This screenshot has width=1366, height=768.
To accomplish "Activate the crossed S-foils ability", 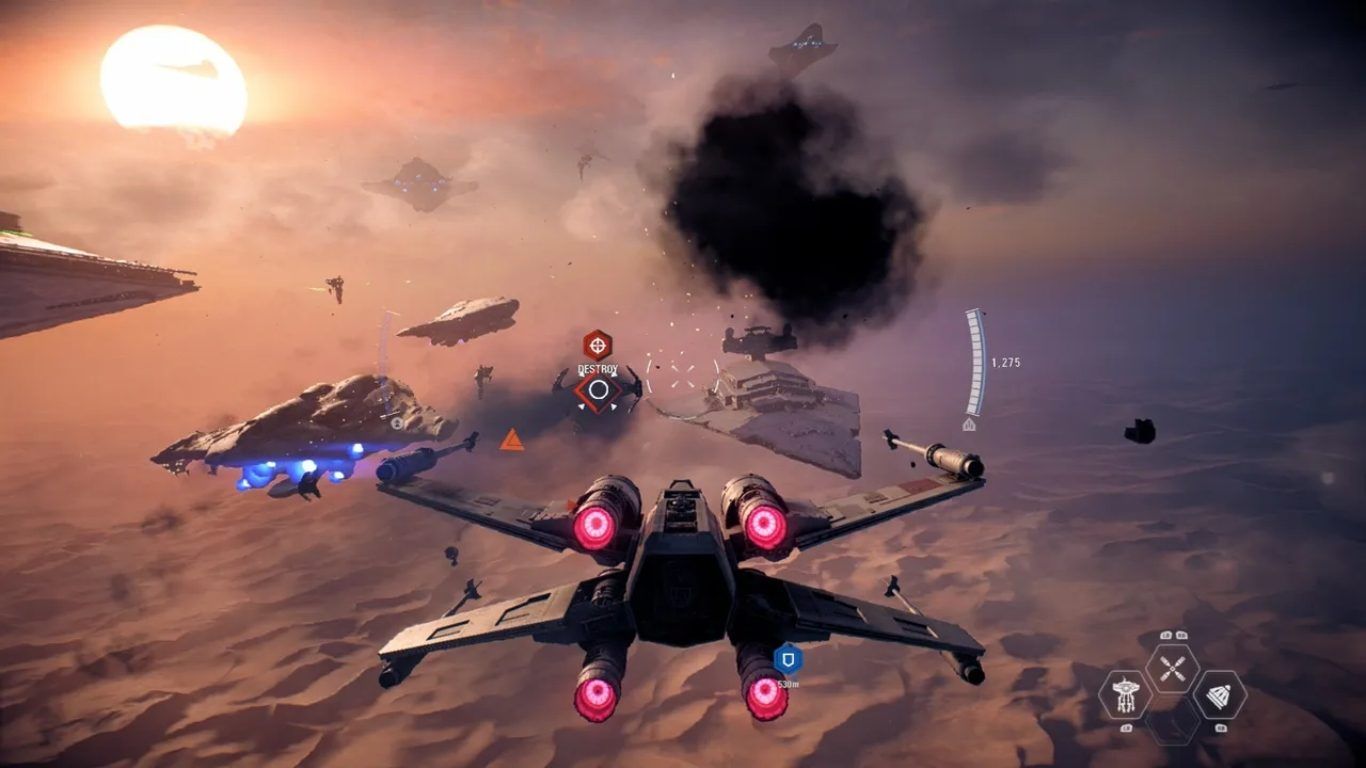I will 1172,668.
